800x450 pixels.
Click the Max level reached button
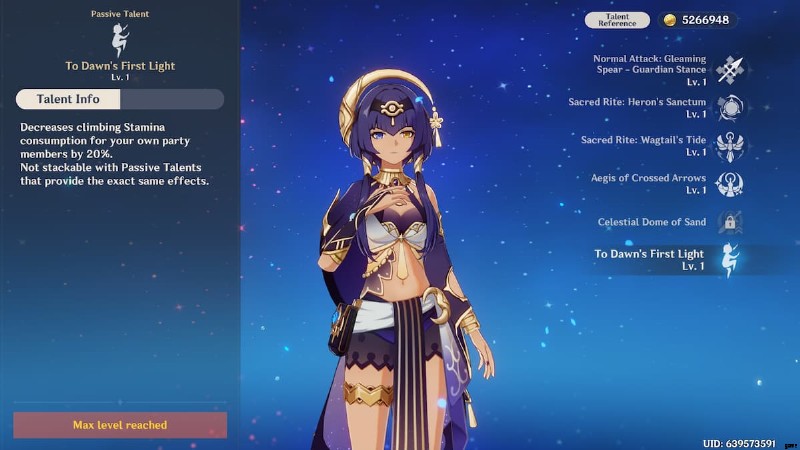tap(120, 425)
